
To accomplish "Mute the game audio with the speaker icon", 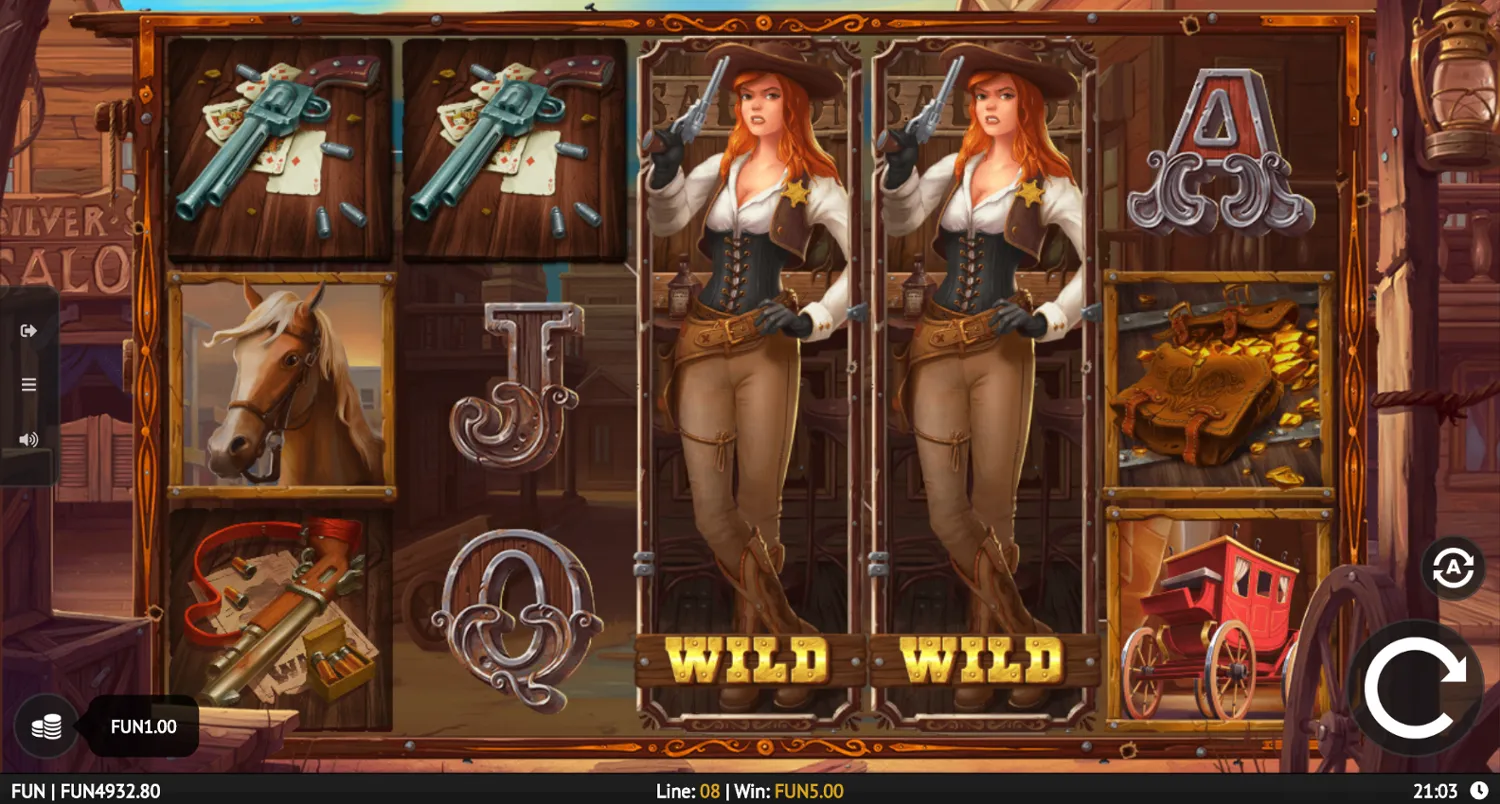I will (x=27, y=438).
